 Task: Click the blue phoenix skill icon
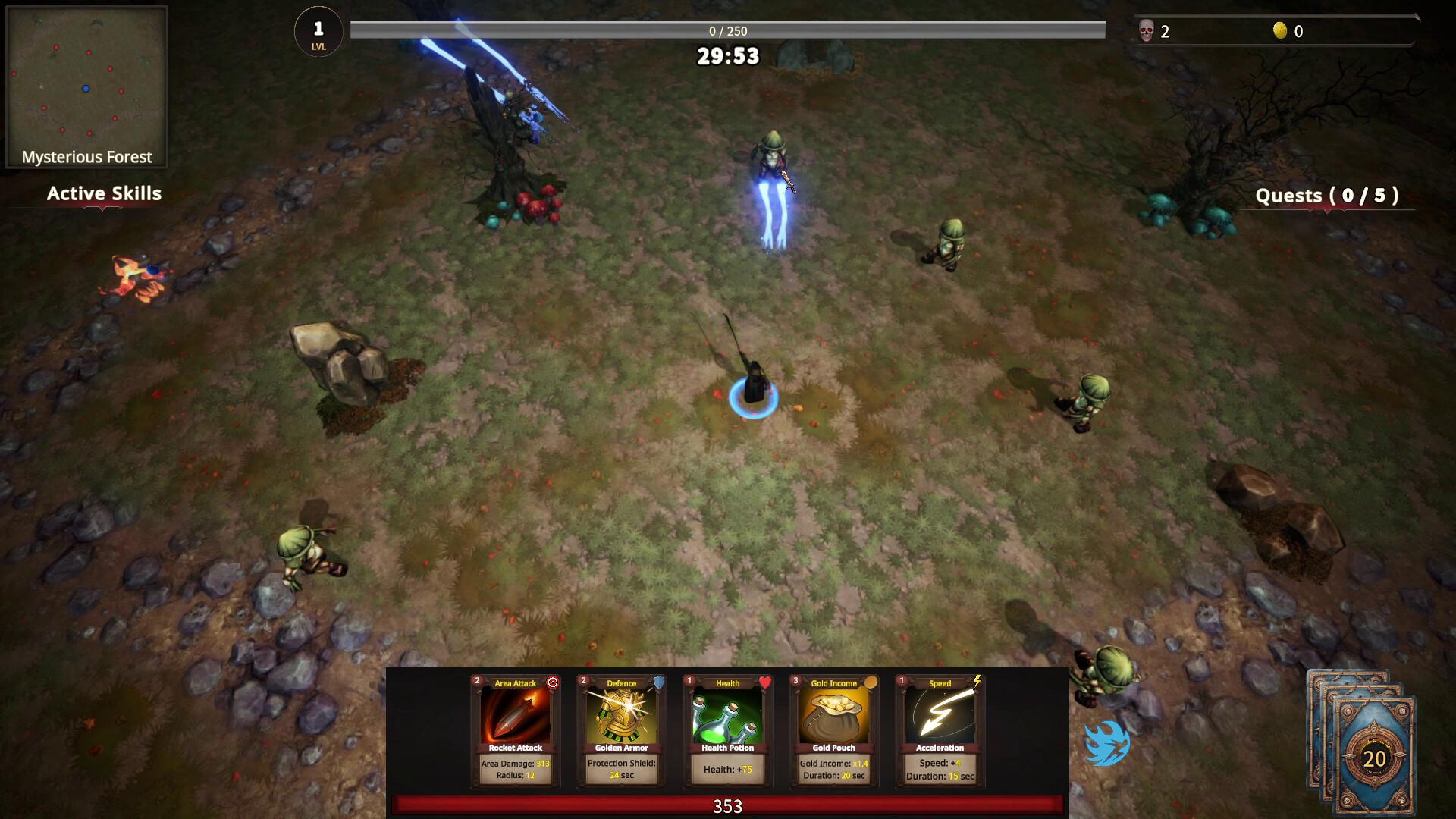tap(1106, 745)
